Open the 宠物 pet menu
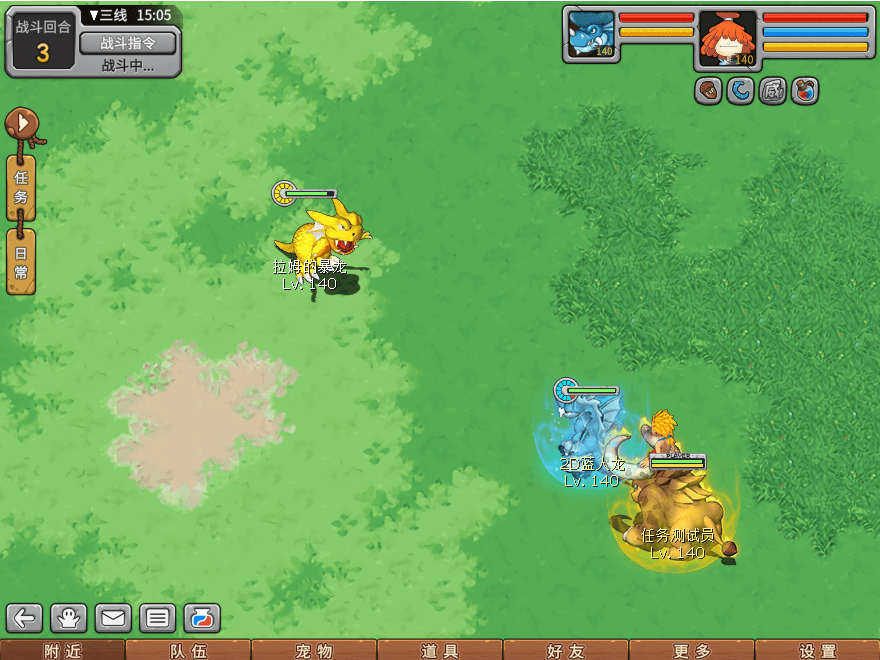Screen dimensions: 880x660 pyautogui.click(x=314, y=651)
